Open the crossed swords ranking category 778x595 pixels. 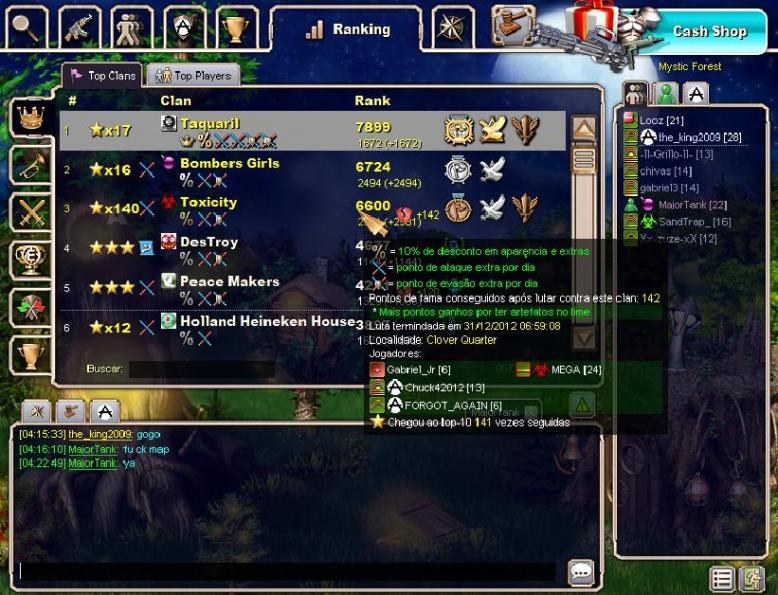pyautogui.click(x=31, y=213)
